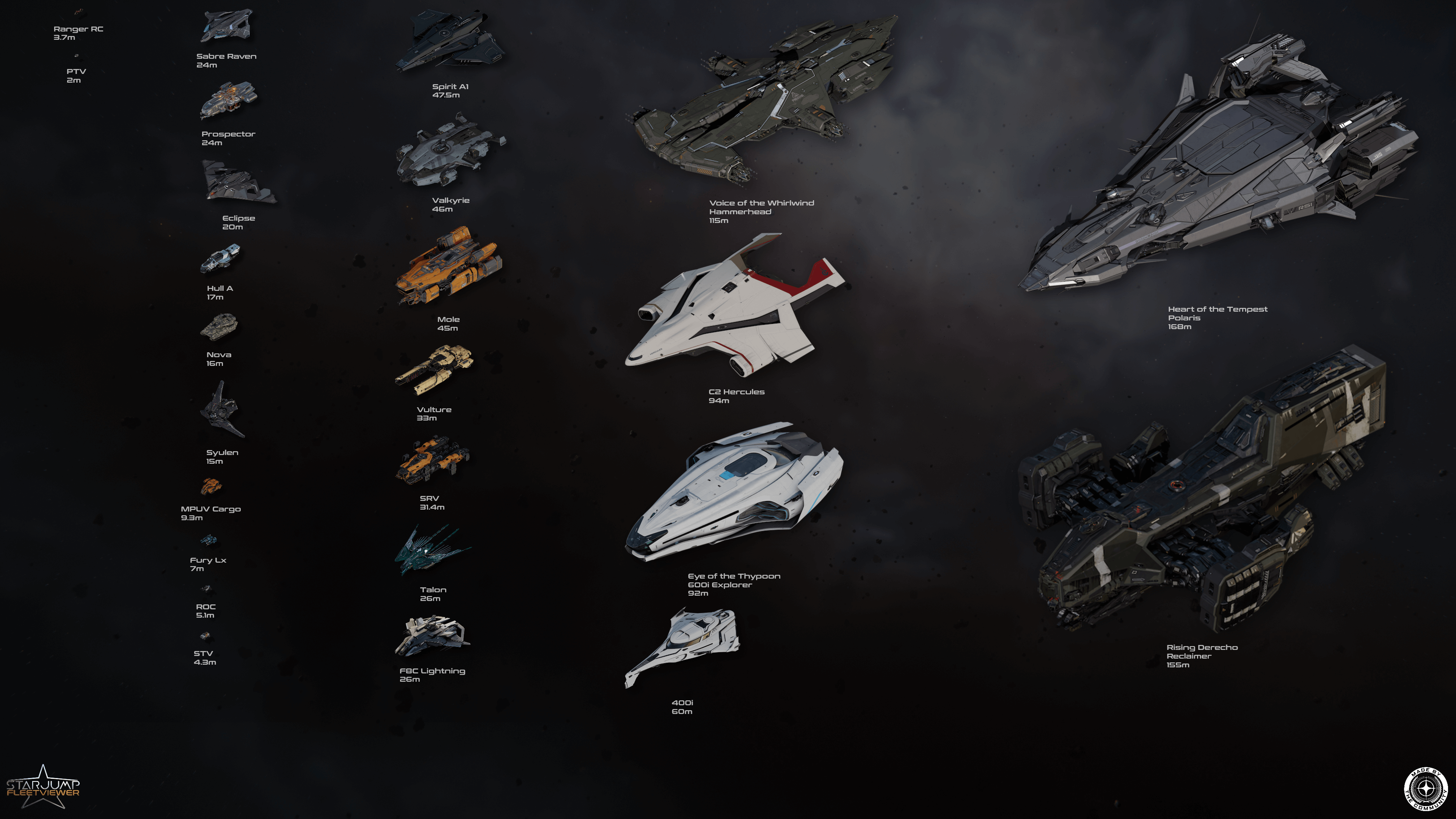This screenshot has height=819, width=1456.
Task: Select the F8C Lightning ship thumbnail
Action: (x=432, y=636)
